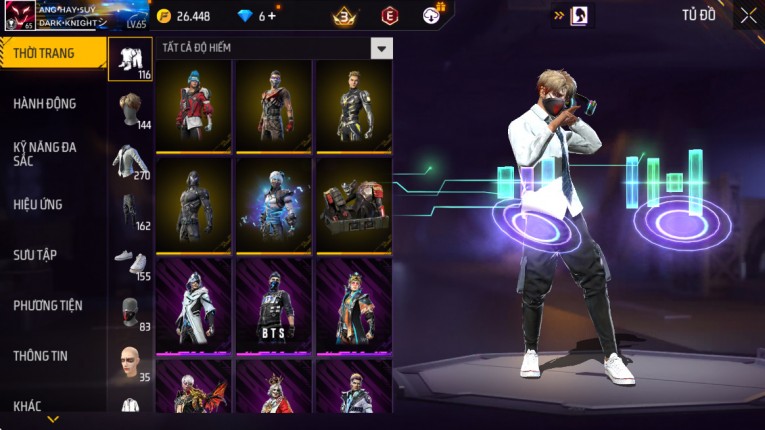Go to the Sưu Tập tab
Screen dimensions: 765x430
tap(35, 255)
